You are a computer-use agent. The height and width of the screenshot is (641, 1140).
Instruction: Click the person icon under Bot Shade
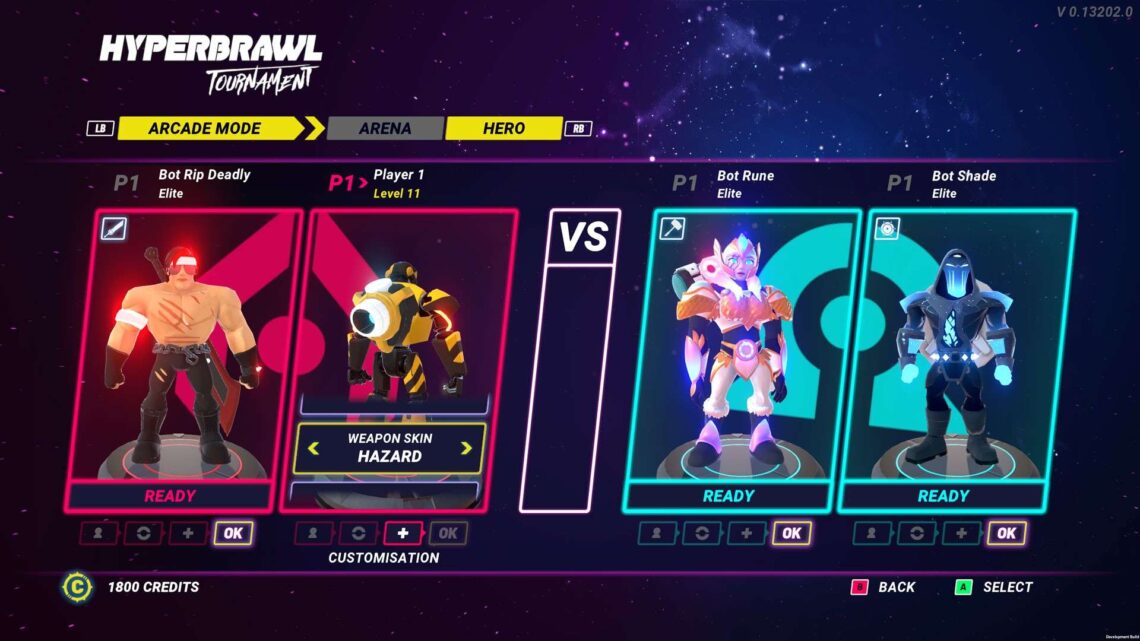[872, 533]
